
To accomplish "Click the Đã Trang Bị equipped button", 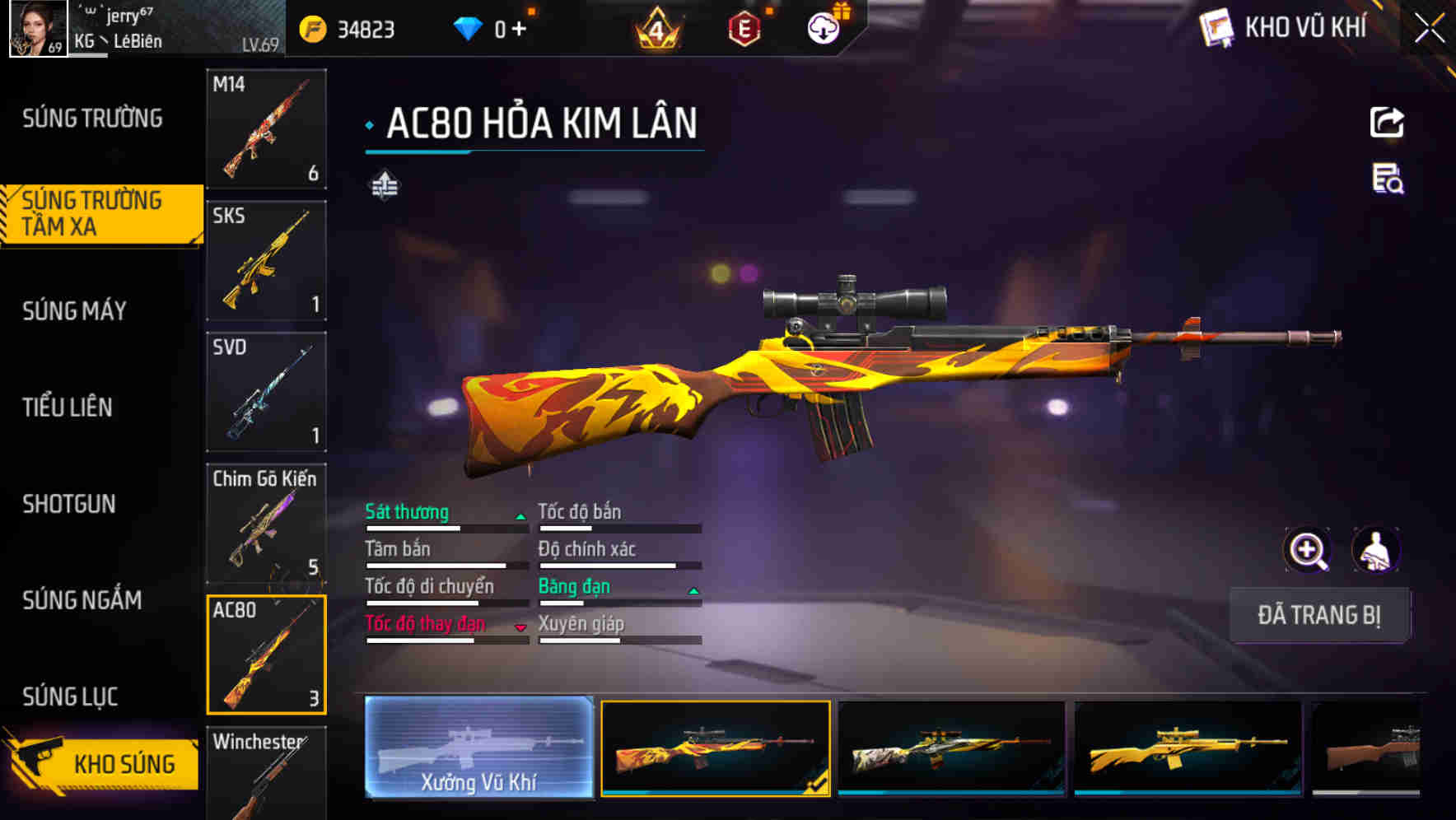I will point(1318,615).
